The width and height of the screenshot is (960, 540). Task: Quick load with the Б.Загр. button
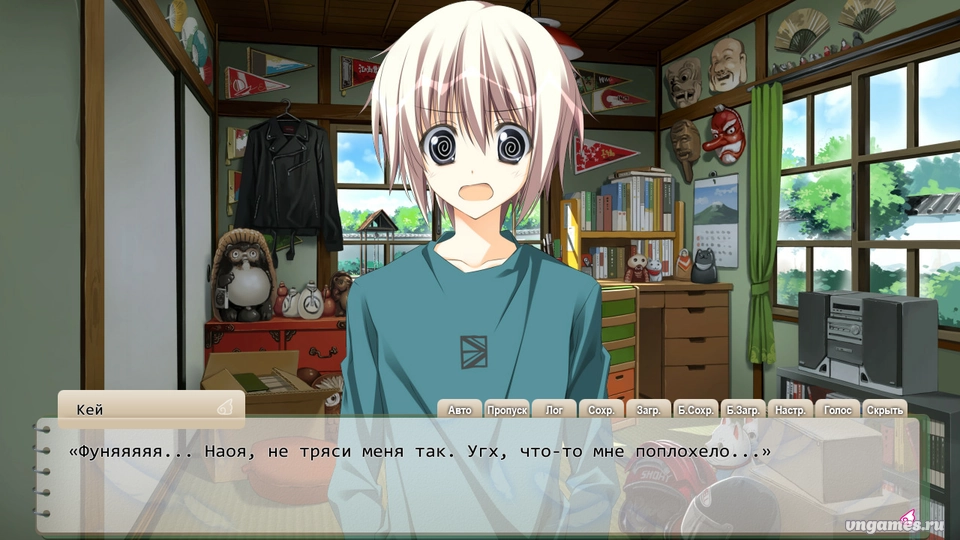point(743,409)
